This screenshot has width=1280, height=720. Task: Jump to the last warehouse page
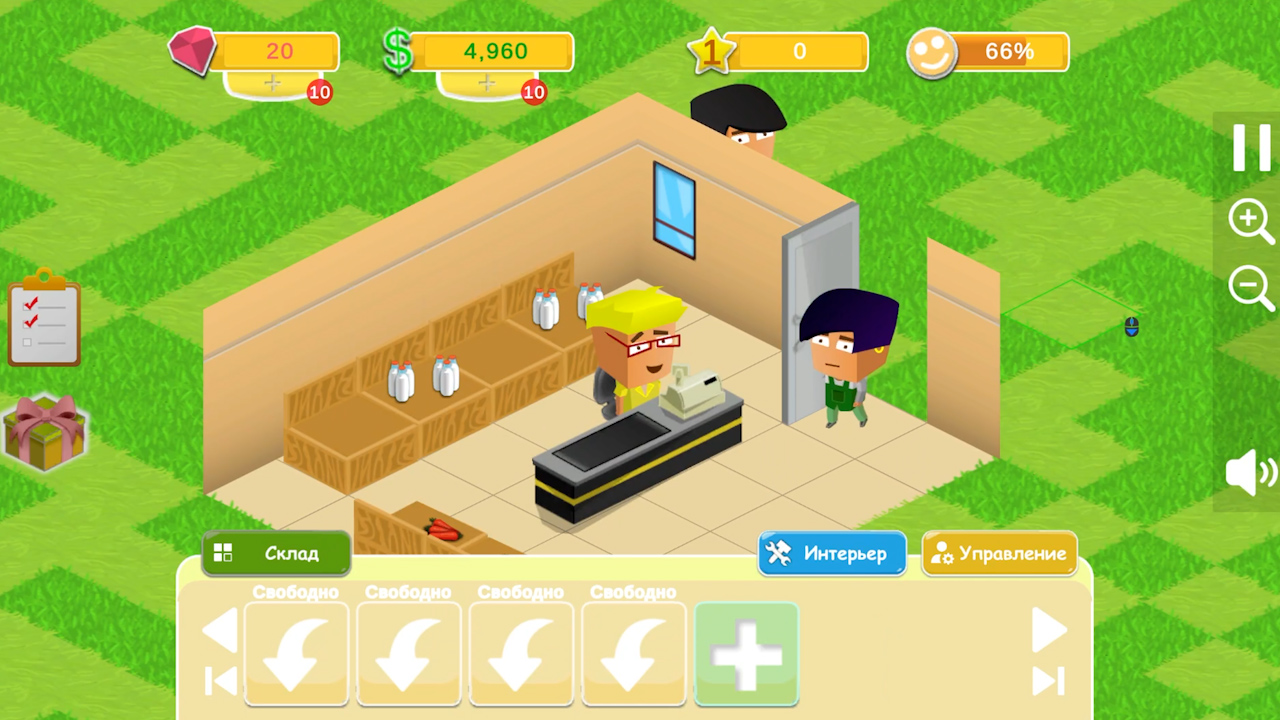tap(1049, 681)
